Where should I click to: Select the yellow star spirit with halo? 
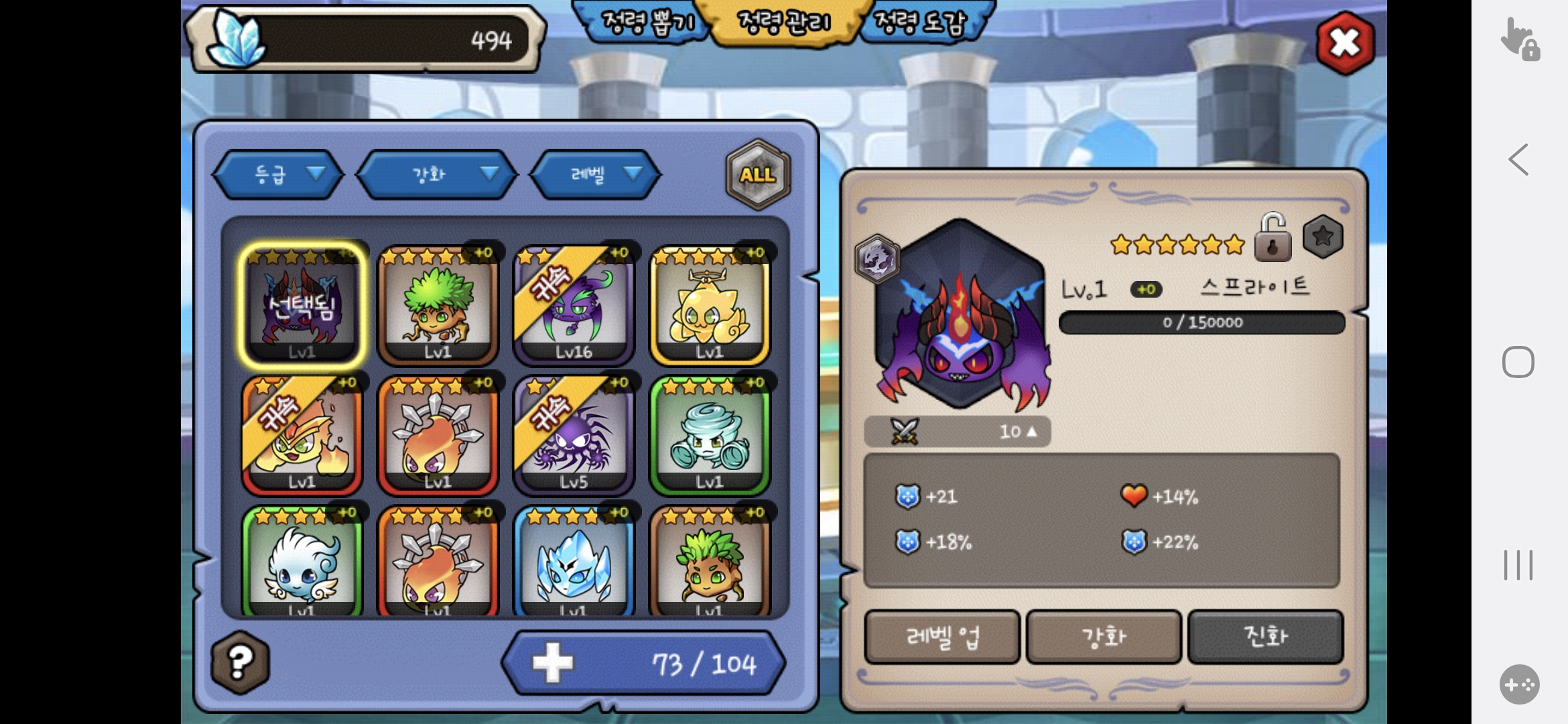(710, 305)
